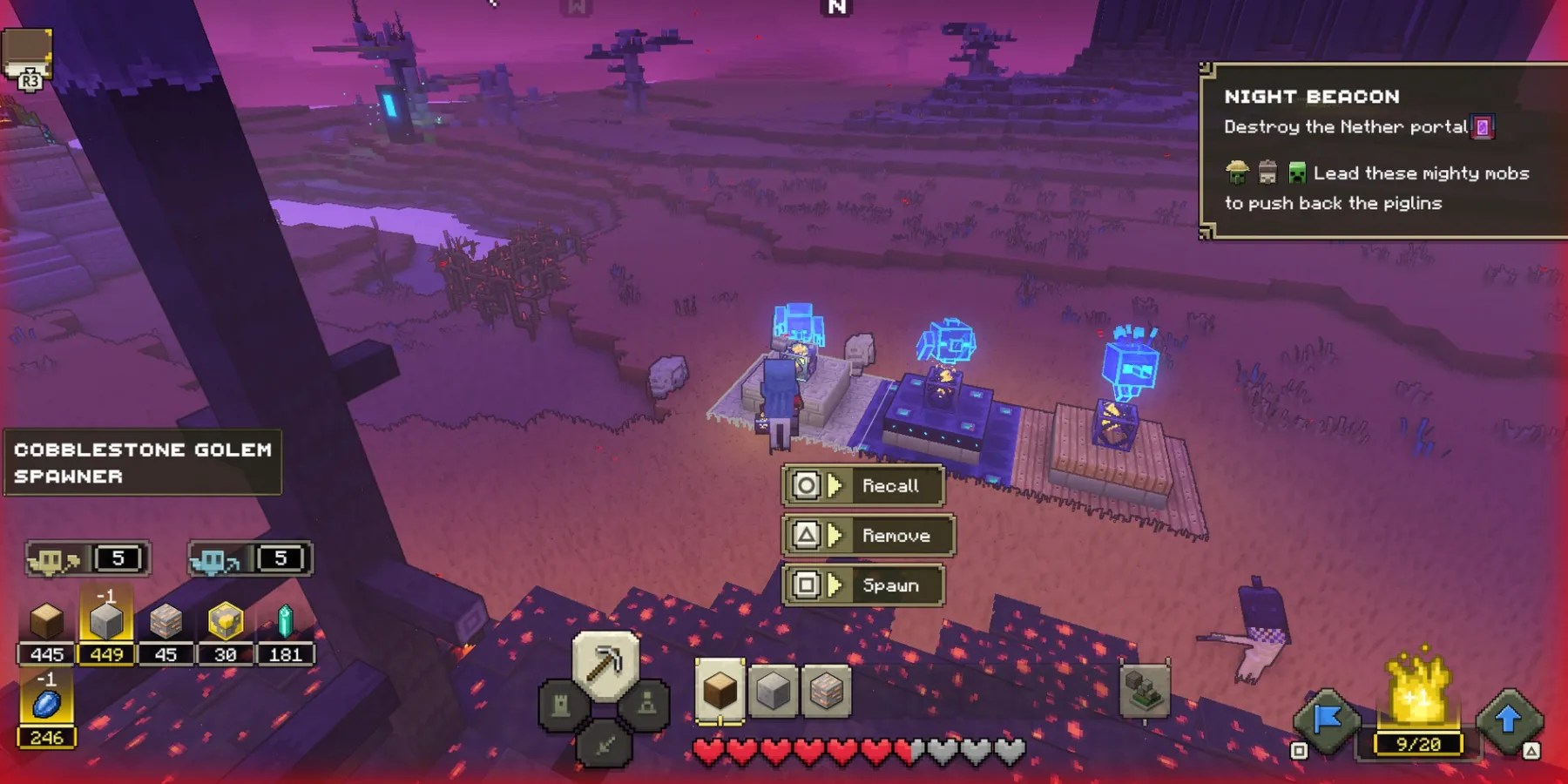Image resolution: width=1568 pixels, height=784 pixels.
Task: Select the wood block hotbar slot
Action: click(x=720, y=691)
